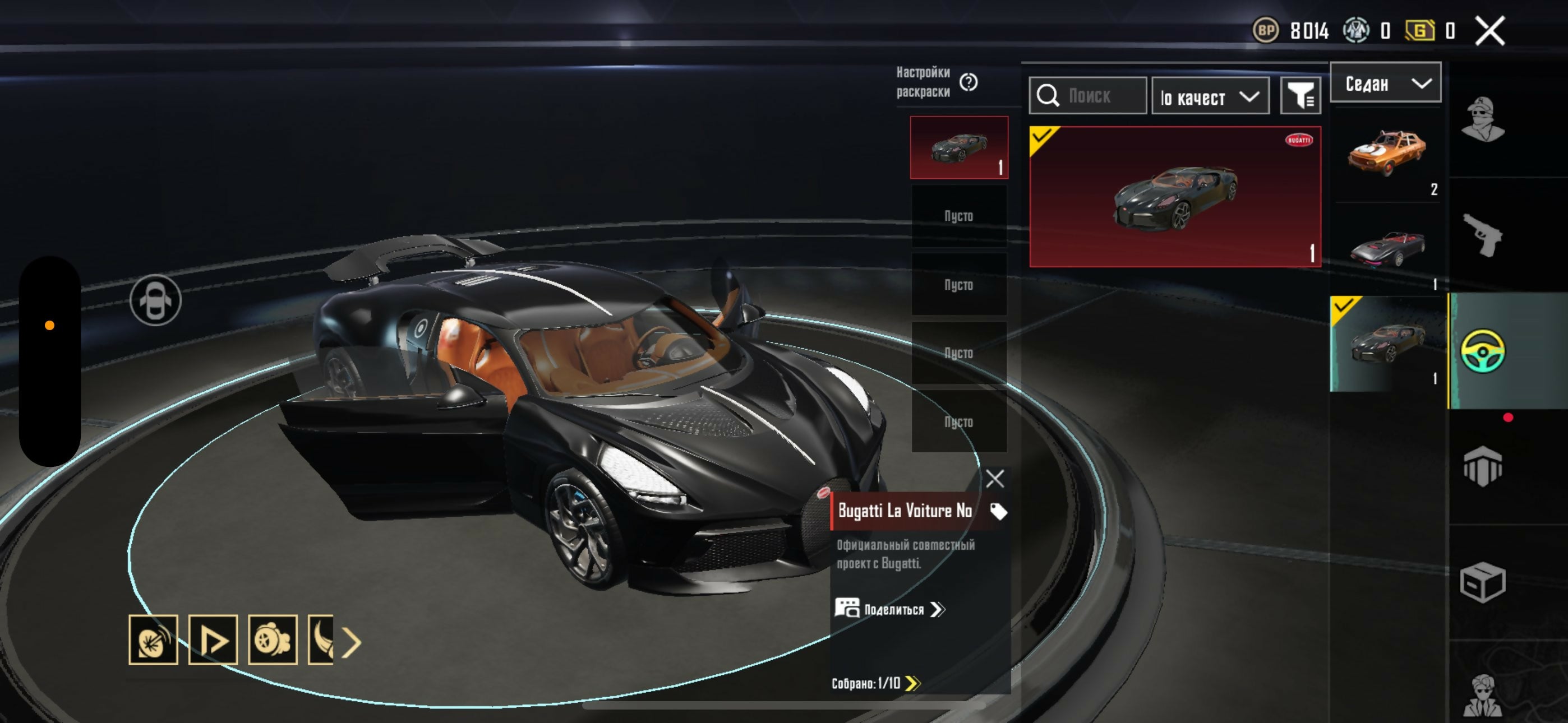Image resolution: width=1568 pixels, height=723 pixels.
Task: Play the vehicle preview animation
Action: click(213, 639)
